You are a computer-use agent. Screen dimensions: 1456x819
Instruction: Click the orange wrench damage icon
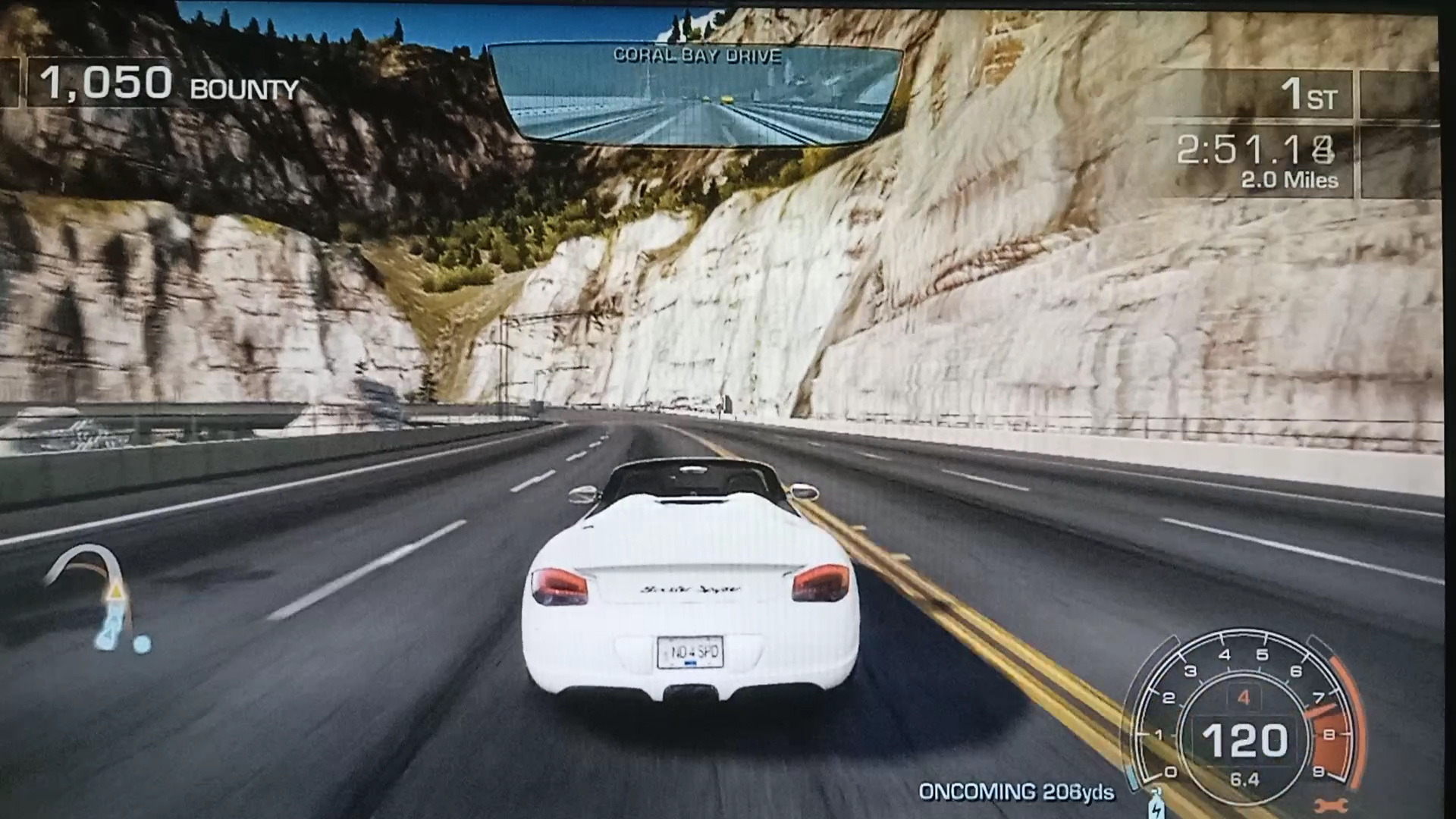(x=1327, y=805)
